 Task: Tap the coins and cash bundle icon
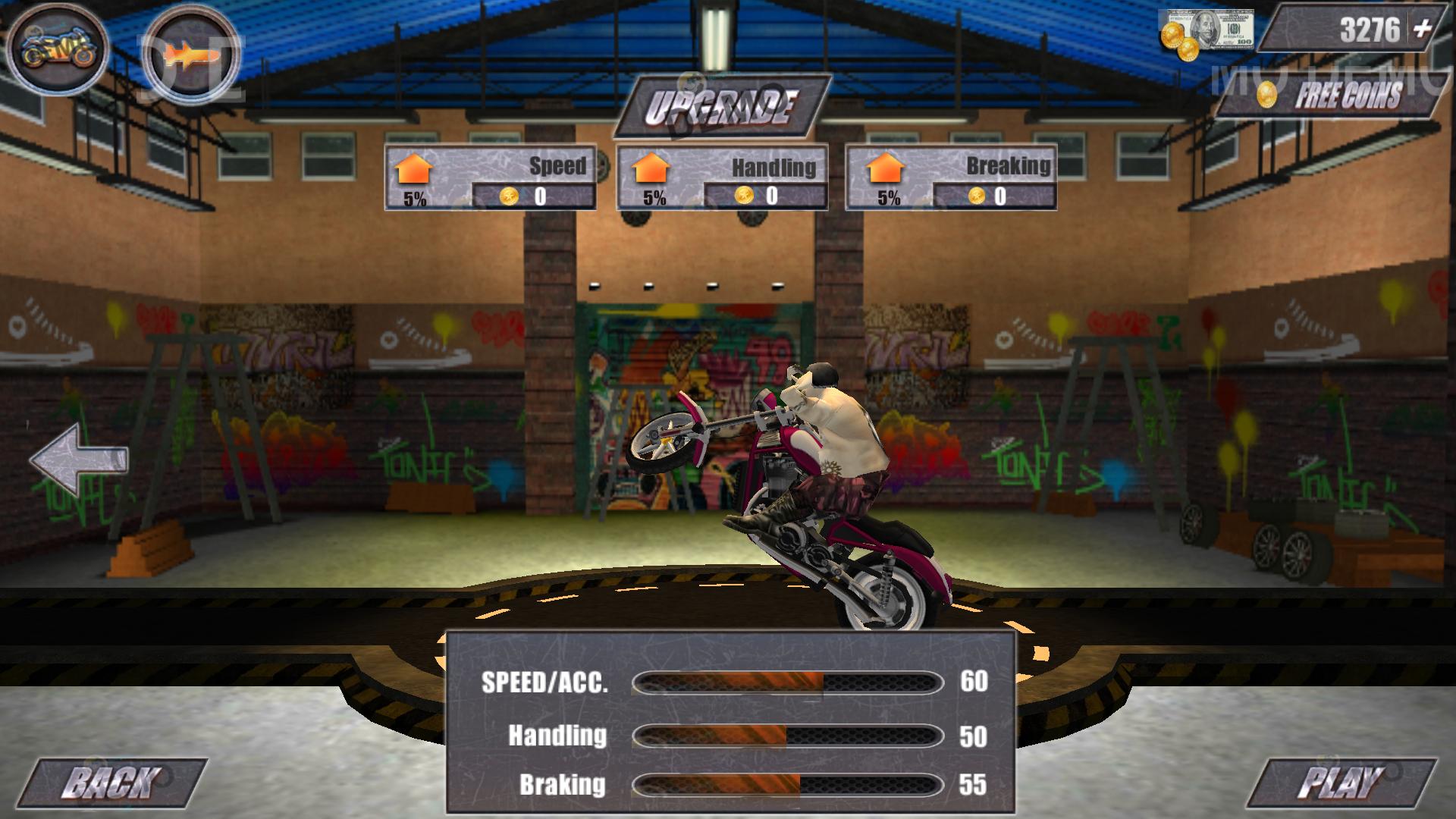1206,32
